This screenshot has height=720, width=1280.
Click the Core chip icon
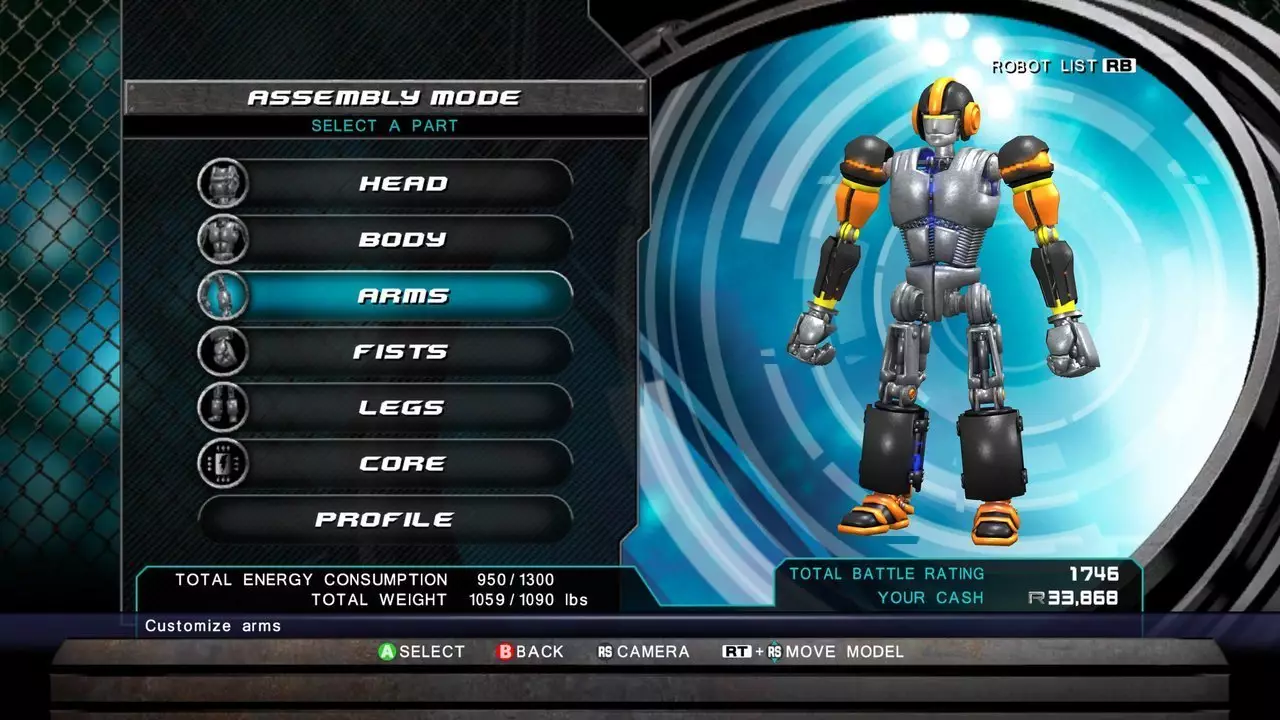pyautogui.click(x=222, y=462)
